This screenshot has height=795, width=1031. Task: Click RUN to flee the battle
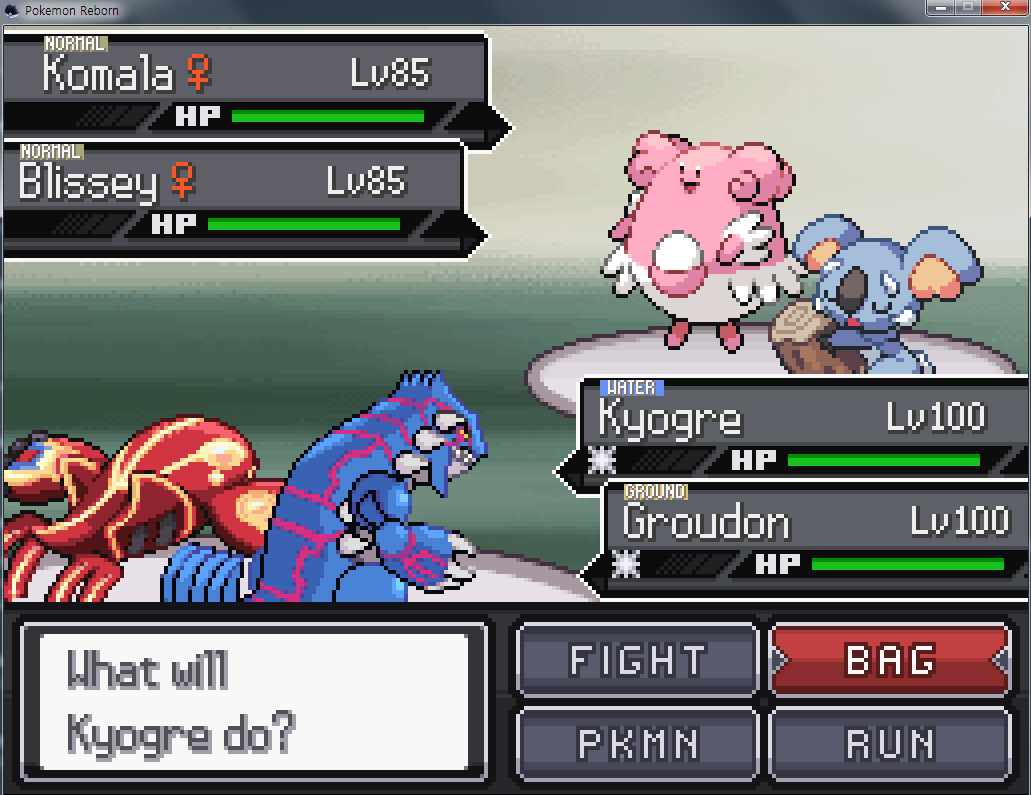889,743
